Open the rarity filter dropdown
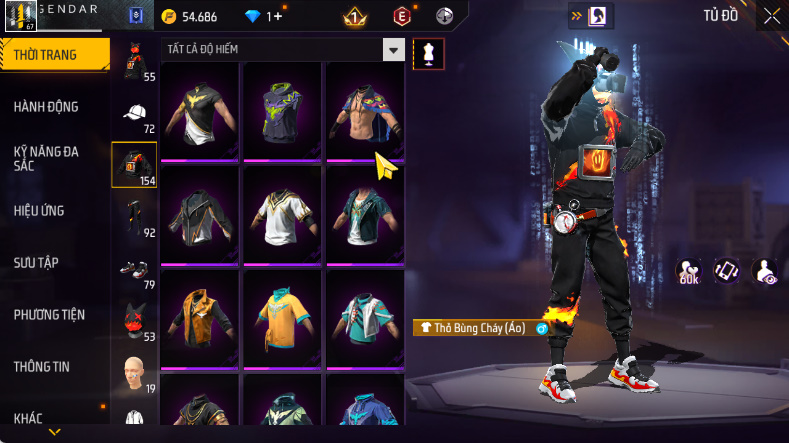The image size is (789, 443). point(394,50)
